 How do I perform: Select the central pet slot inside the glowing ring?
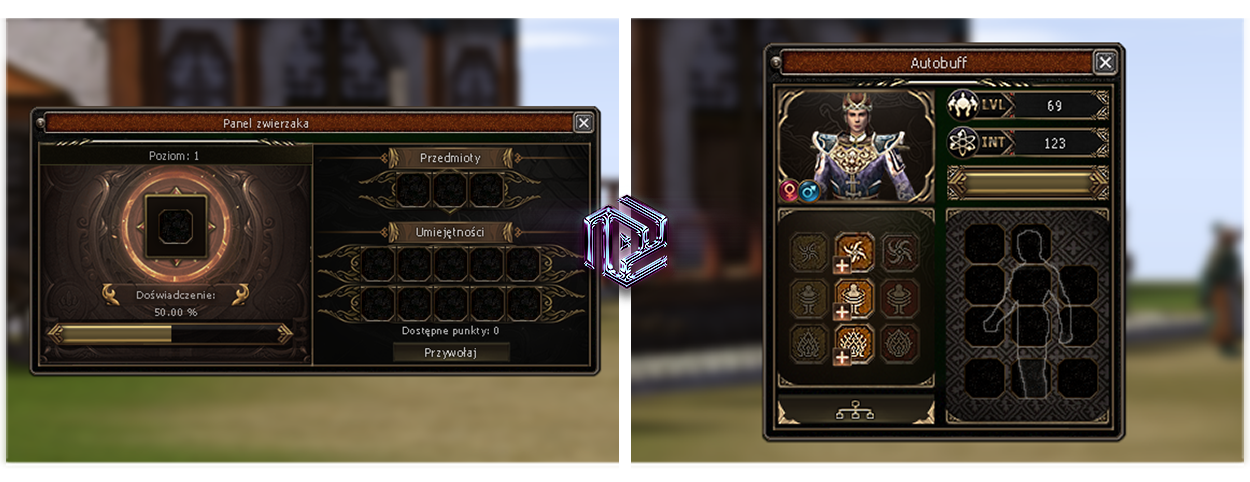point(176,222)
